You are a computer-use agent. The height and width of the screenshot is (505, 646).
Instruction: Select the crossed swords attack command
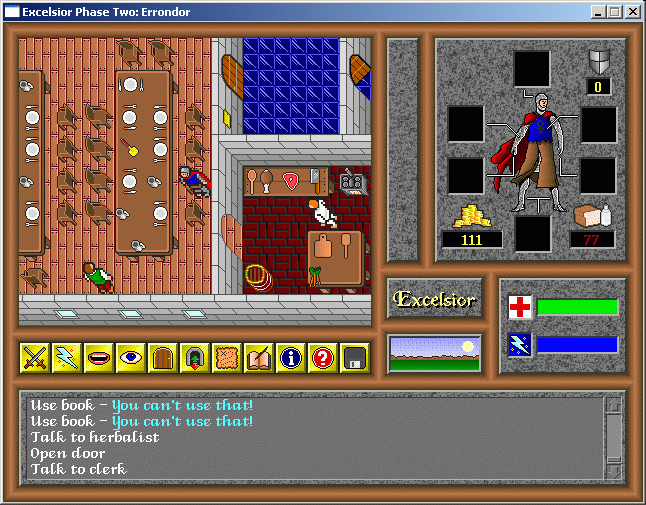click(35, 357)
